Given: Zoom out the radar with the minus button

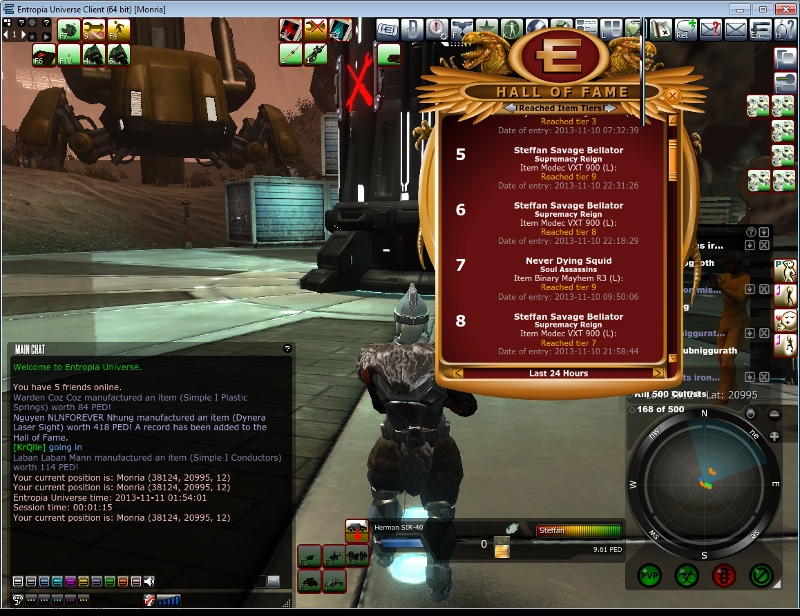Looking at the screenshot, I should tap(775, 413).
